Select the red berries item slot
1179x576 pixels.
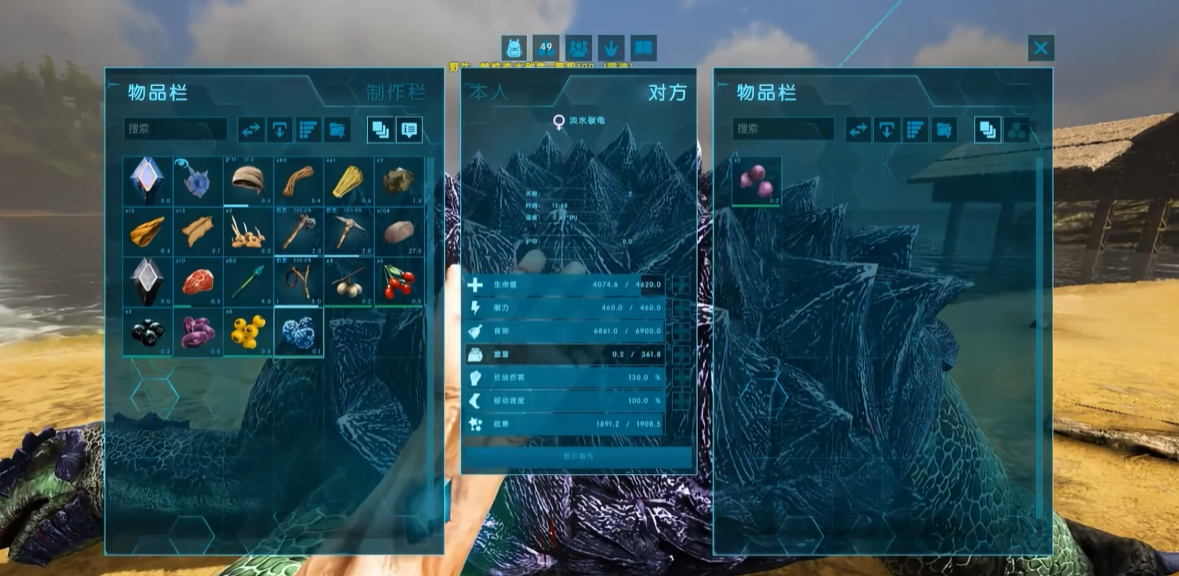399,282
